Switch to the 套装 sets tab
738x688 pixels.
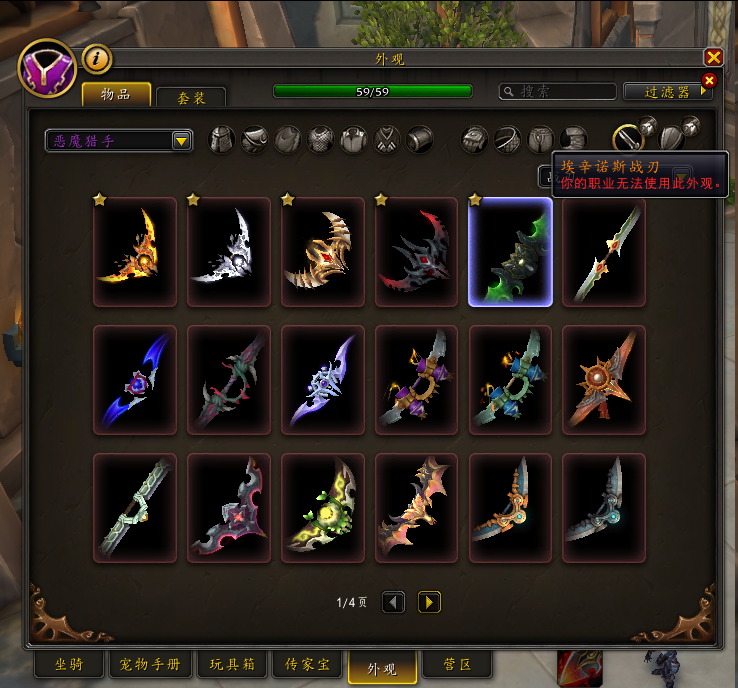[190, 97]
